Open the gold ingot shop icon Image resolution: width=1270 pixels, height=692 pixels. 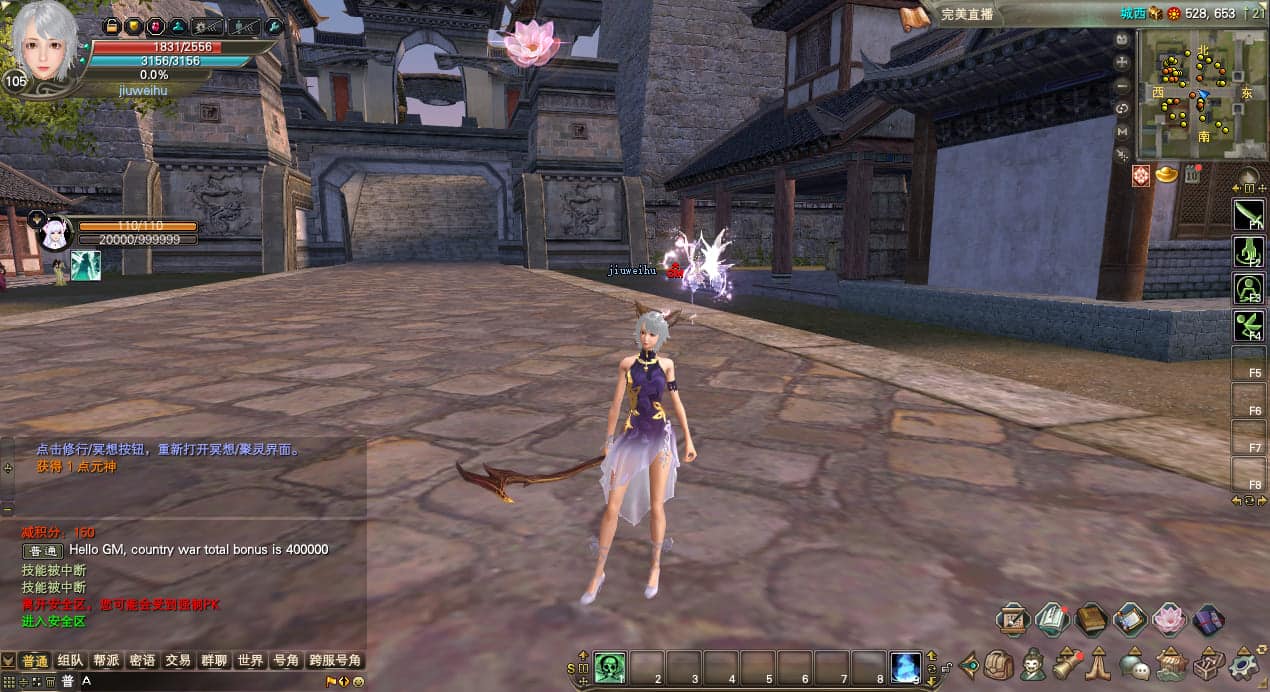(1167, 175)
